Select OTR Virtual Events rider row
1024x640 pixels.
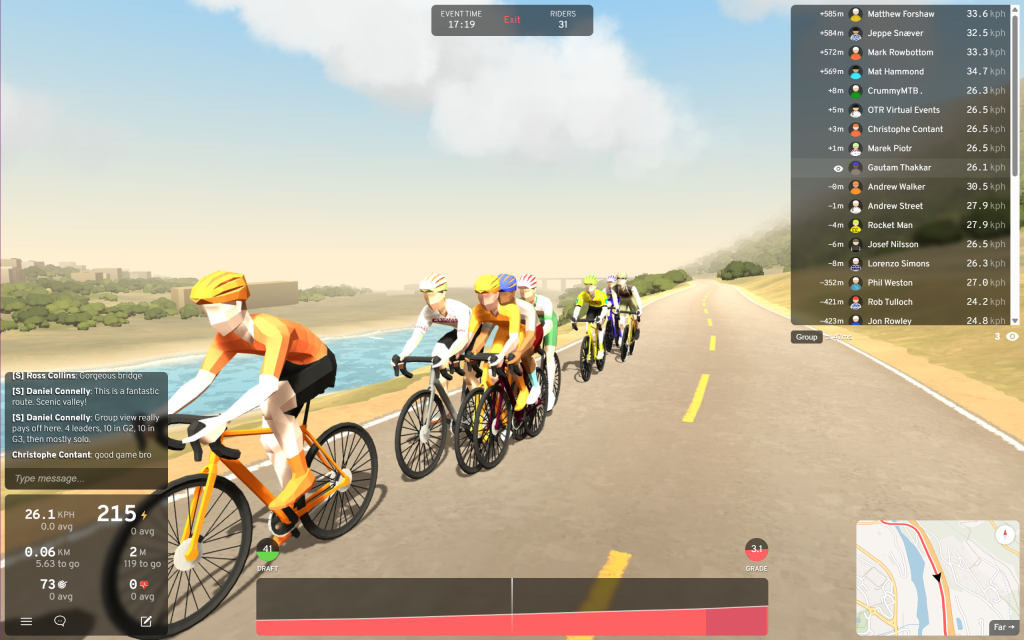click(x=900, y=110)
